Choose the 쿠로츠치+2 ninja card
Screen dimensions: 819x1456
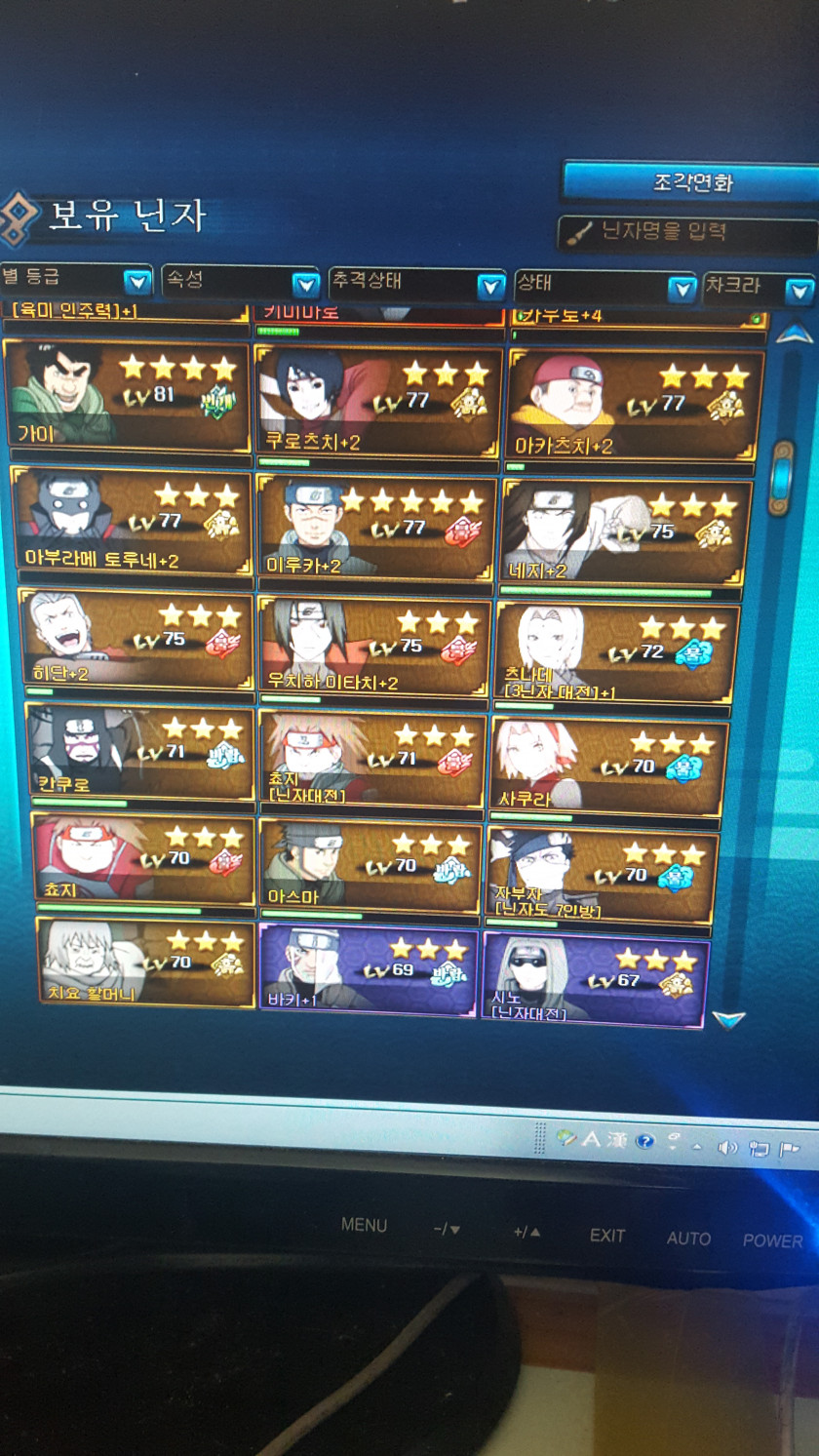[378, 401]
